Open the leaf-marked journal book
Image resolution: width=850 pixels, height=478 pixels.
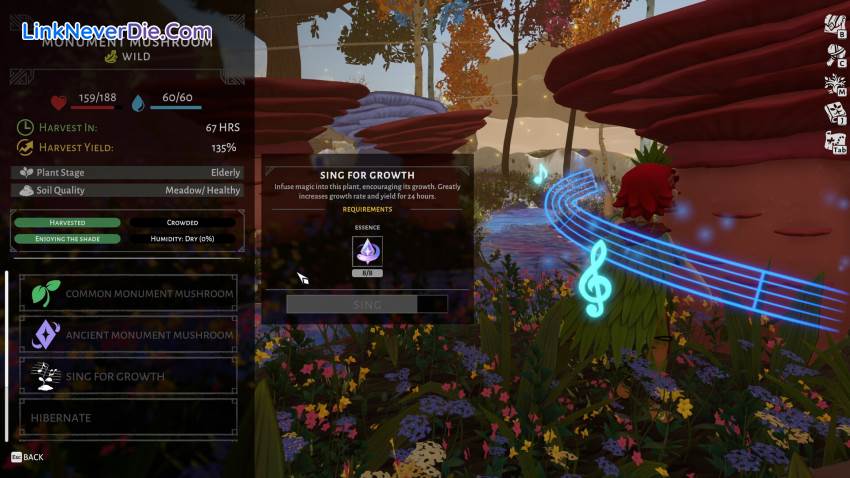click(835, 113)
